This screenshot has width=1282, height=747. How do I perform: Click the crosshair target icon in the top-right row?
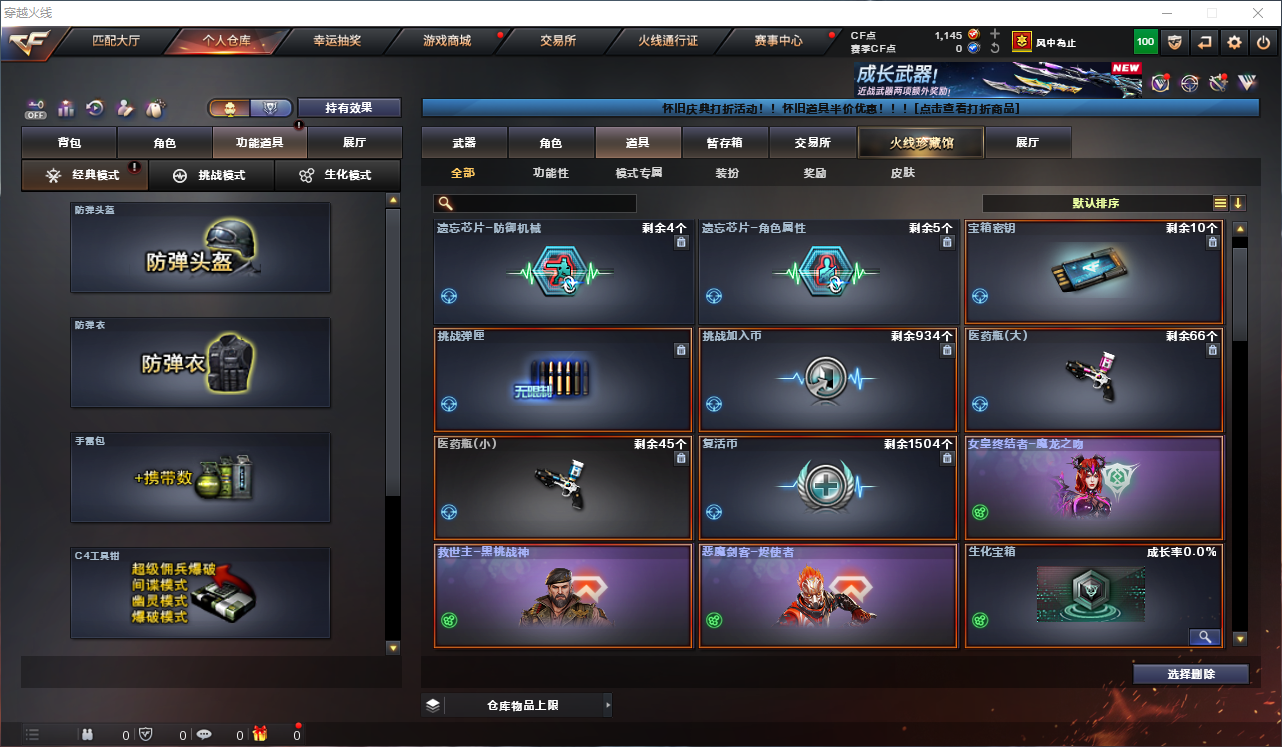coord(1188,83)
